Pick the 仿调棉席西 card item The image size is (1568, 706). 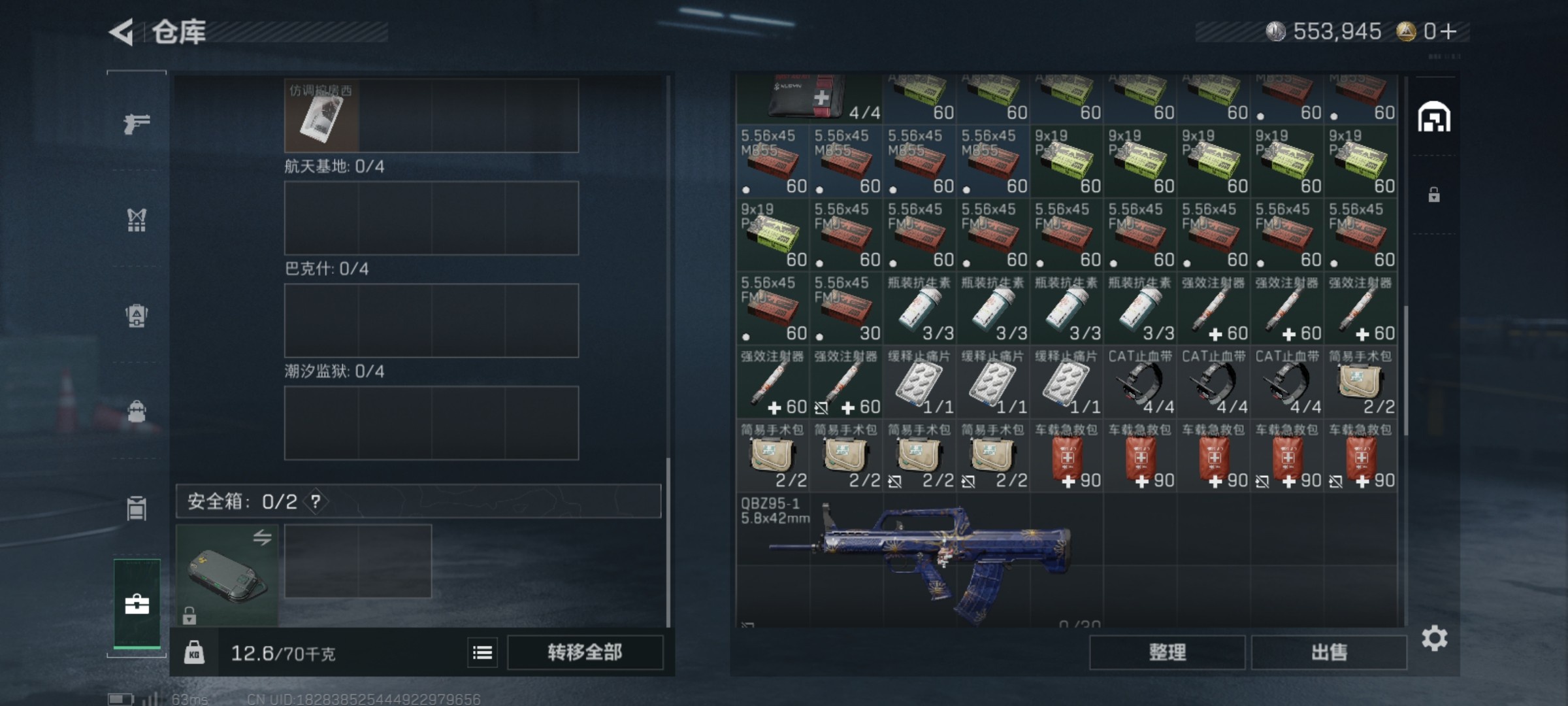point(321,116)
